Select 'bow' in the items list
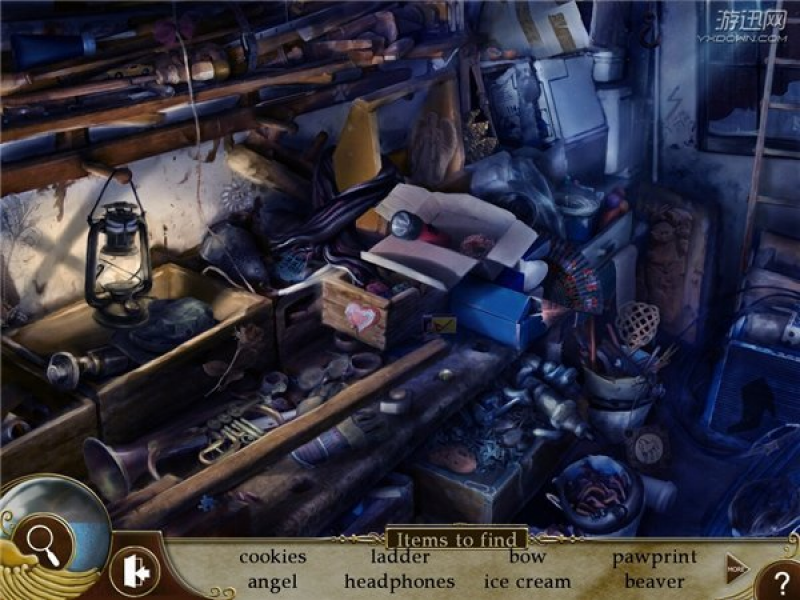 [x=527, y=557]
